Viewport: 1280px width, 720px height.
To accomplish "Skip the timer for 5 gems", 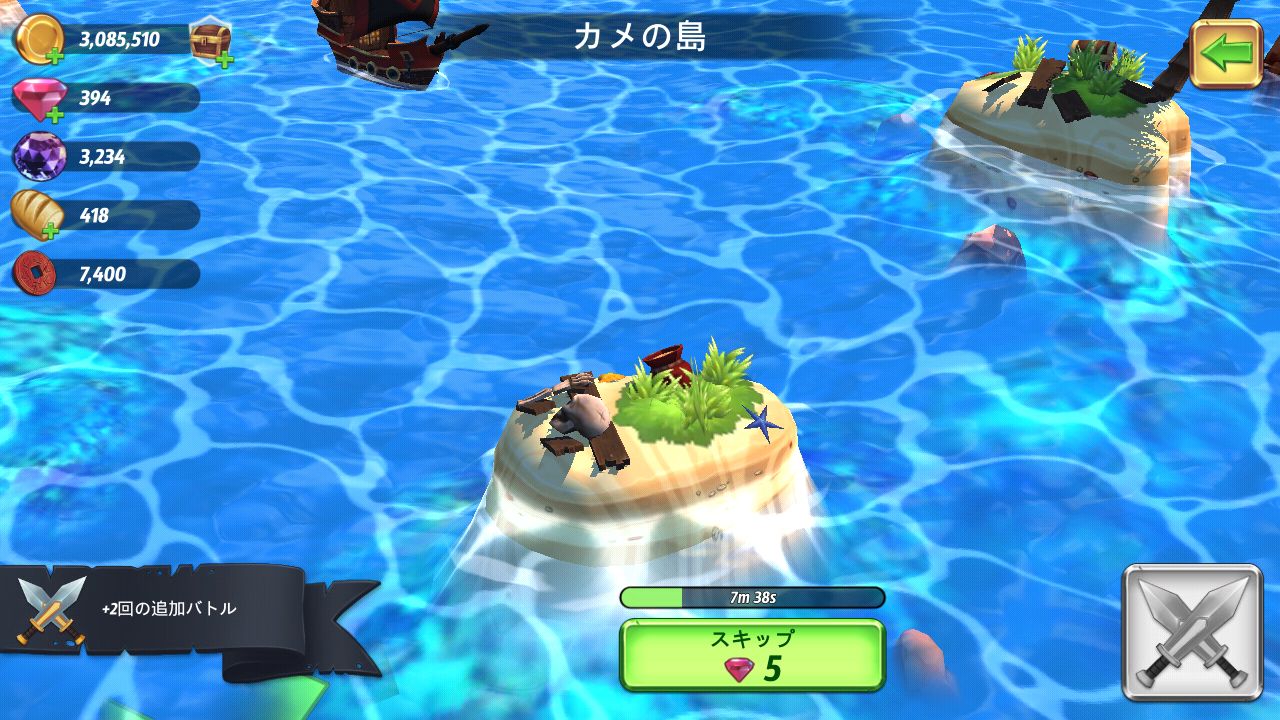I will (x=752, y=655).
